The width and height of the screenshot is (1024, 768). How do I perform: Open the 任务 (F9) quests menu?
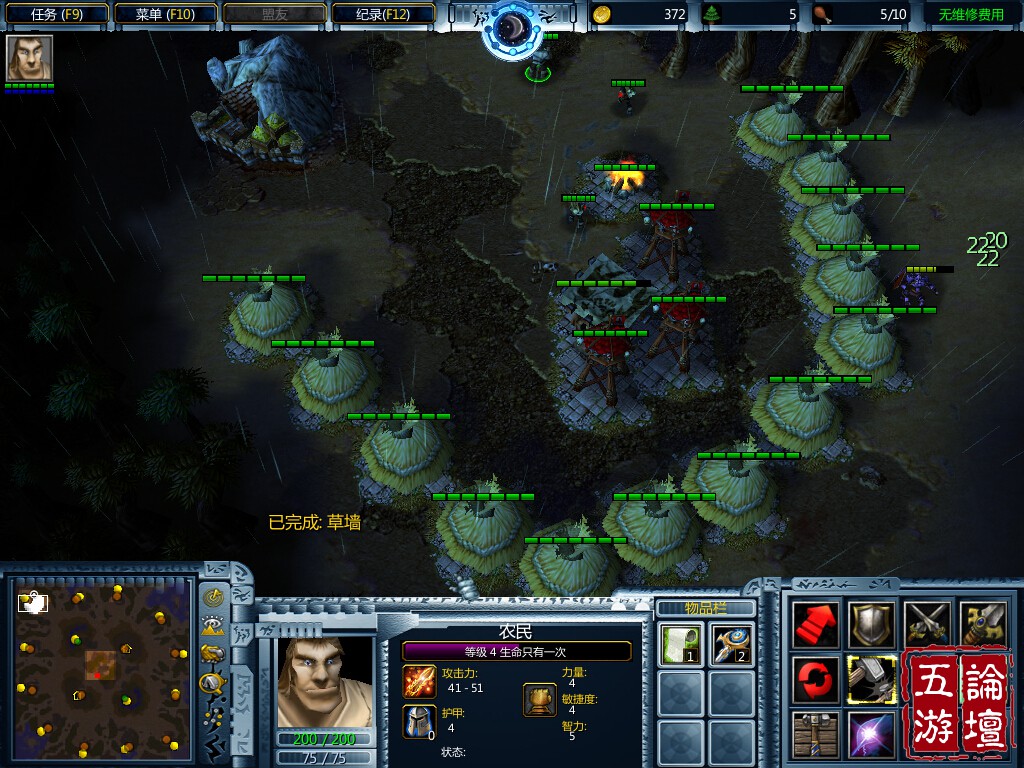pos(56,14)
